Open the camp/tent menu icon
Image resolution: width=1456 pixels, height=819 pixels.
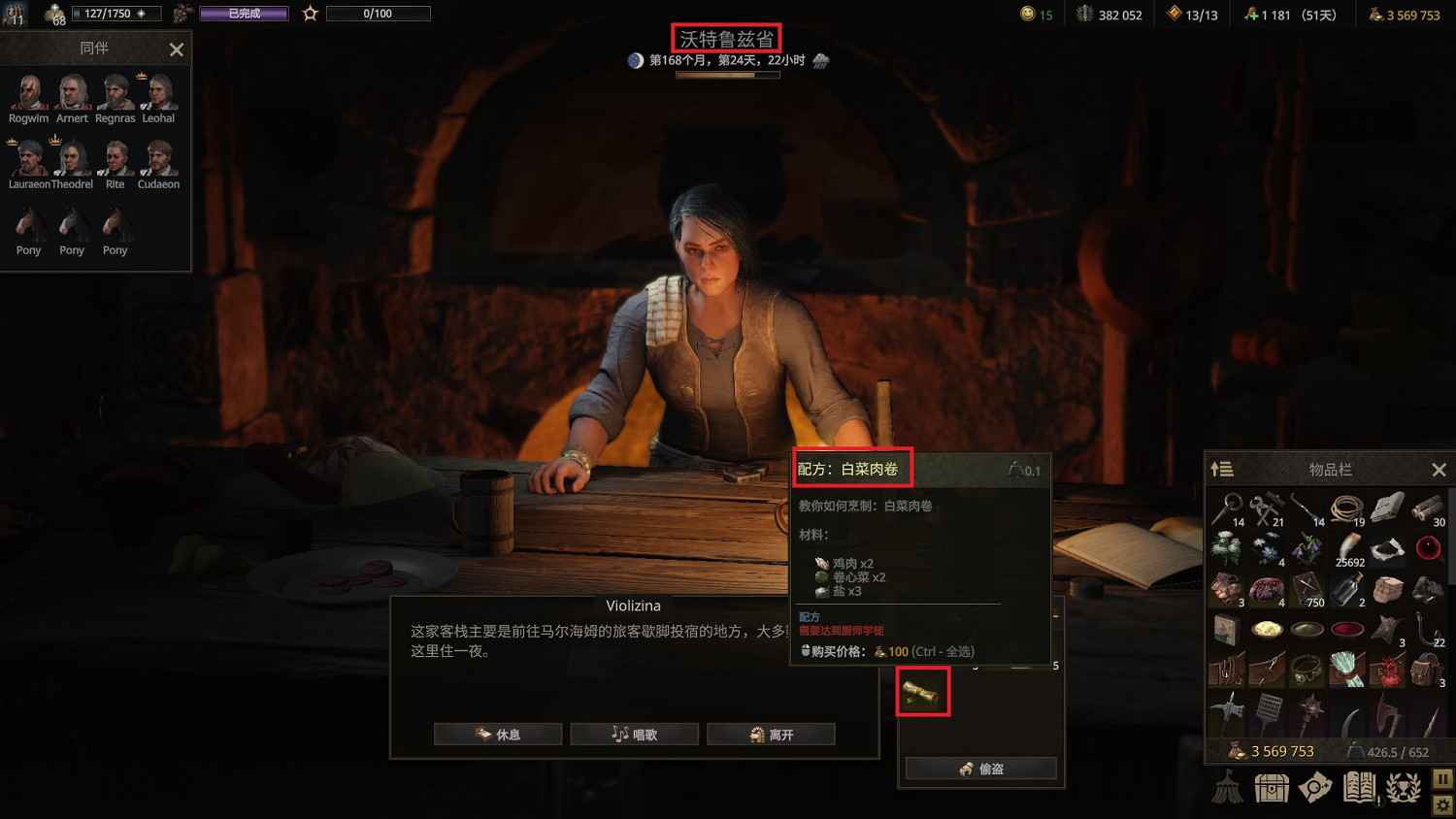pos(1227,788)
